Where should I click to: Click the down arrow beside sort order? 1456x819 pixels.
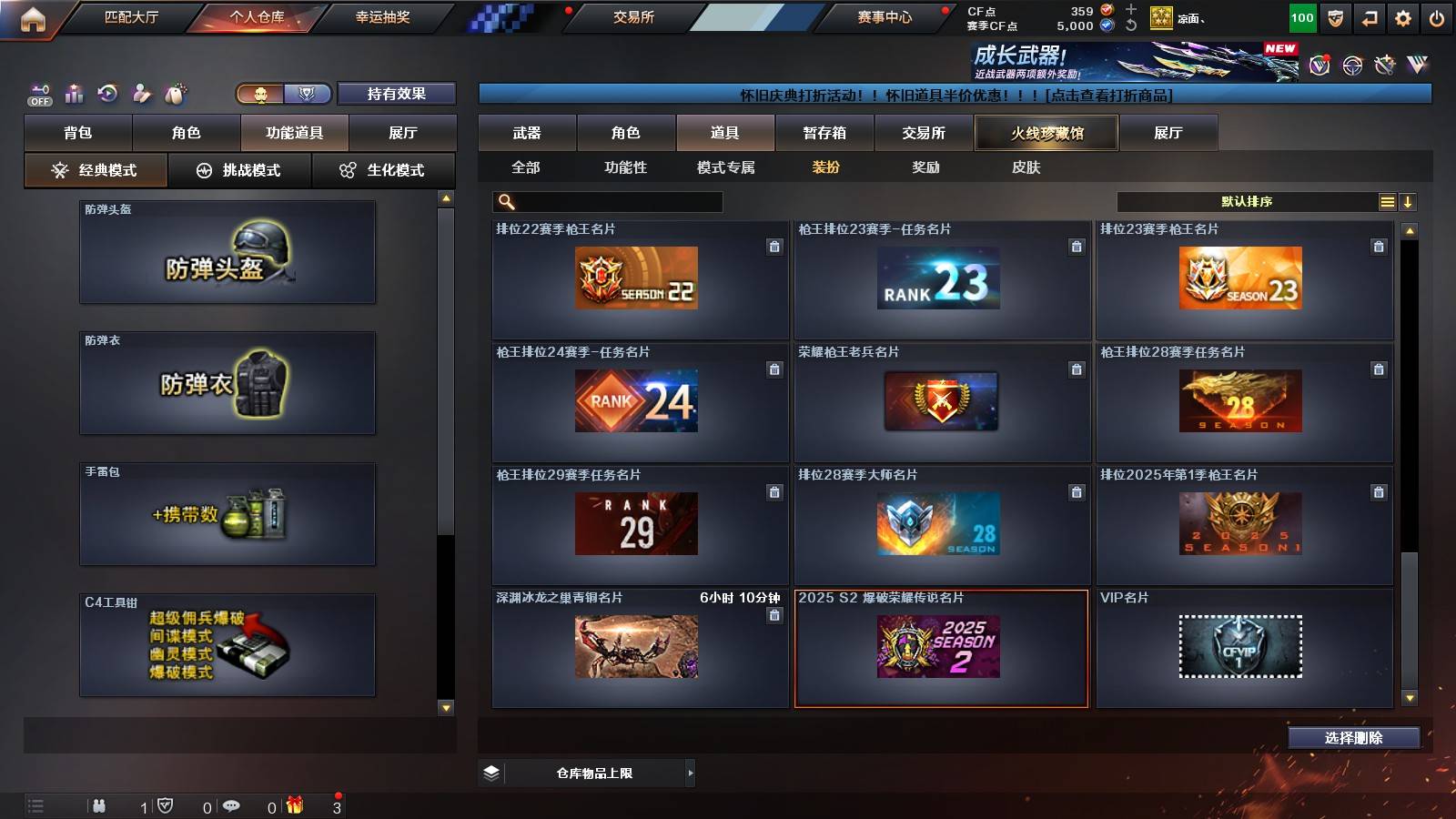tap(1409, 201)
